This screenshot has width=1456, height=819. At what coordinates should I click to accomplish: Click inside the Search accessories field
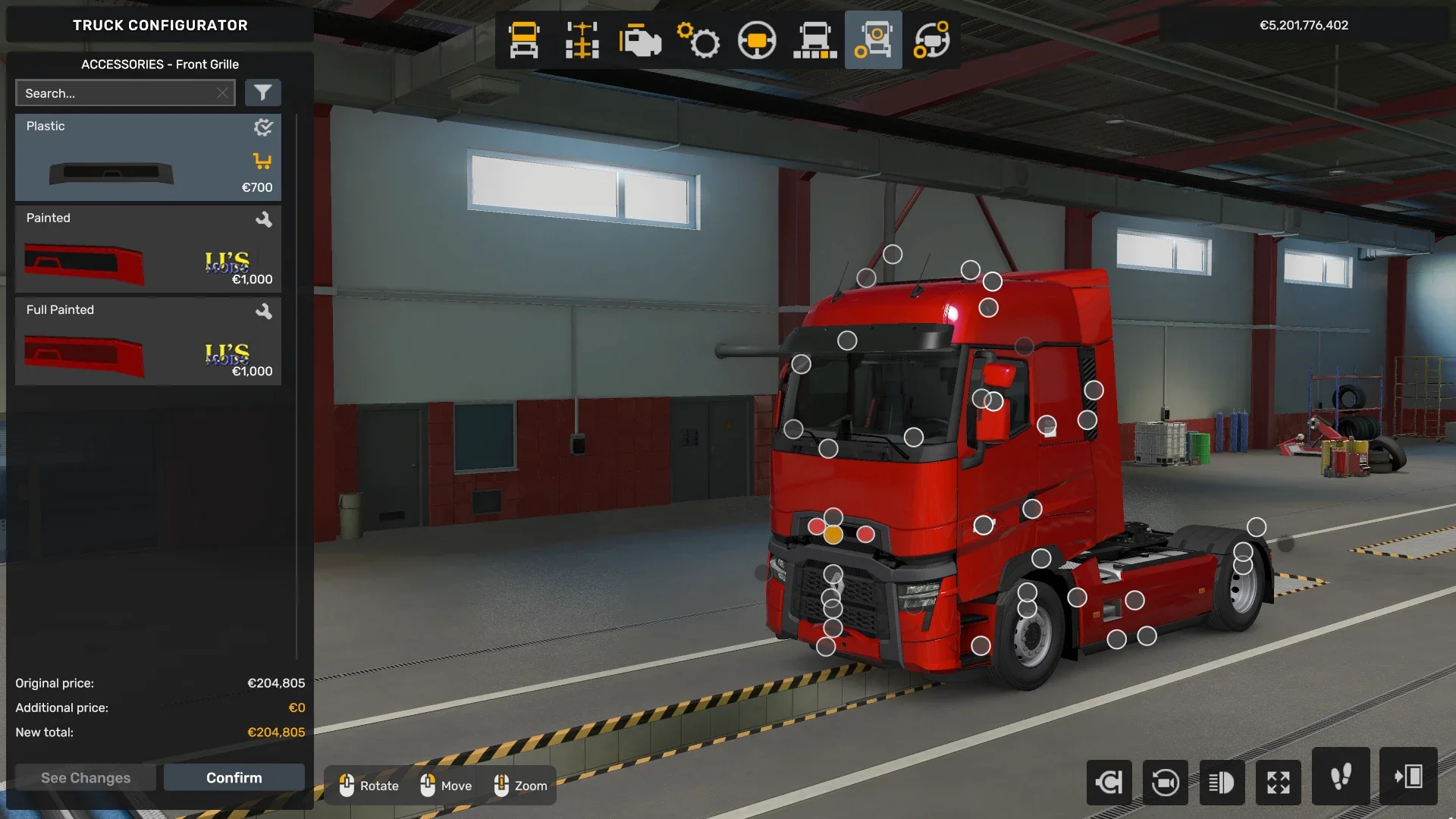coord(121,93)
